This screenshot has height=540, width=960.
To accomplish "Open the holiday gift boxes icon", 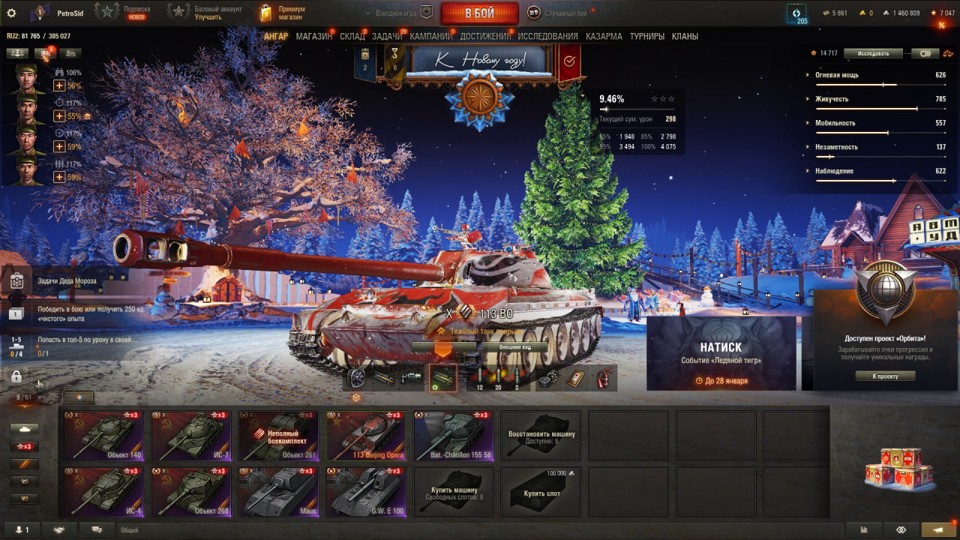I will [889, 467].
